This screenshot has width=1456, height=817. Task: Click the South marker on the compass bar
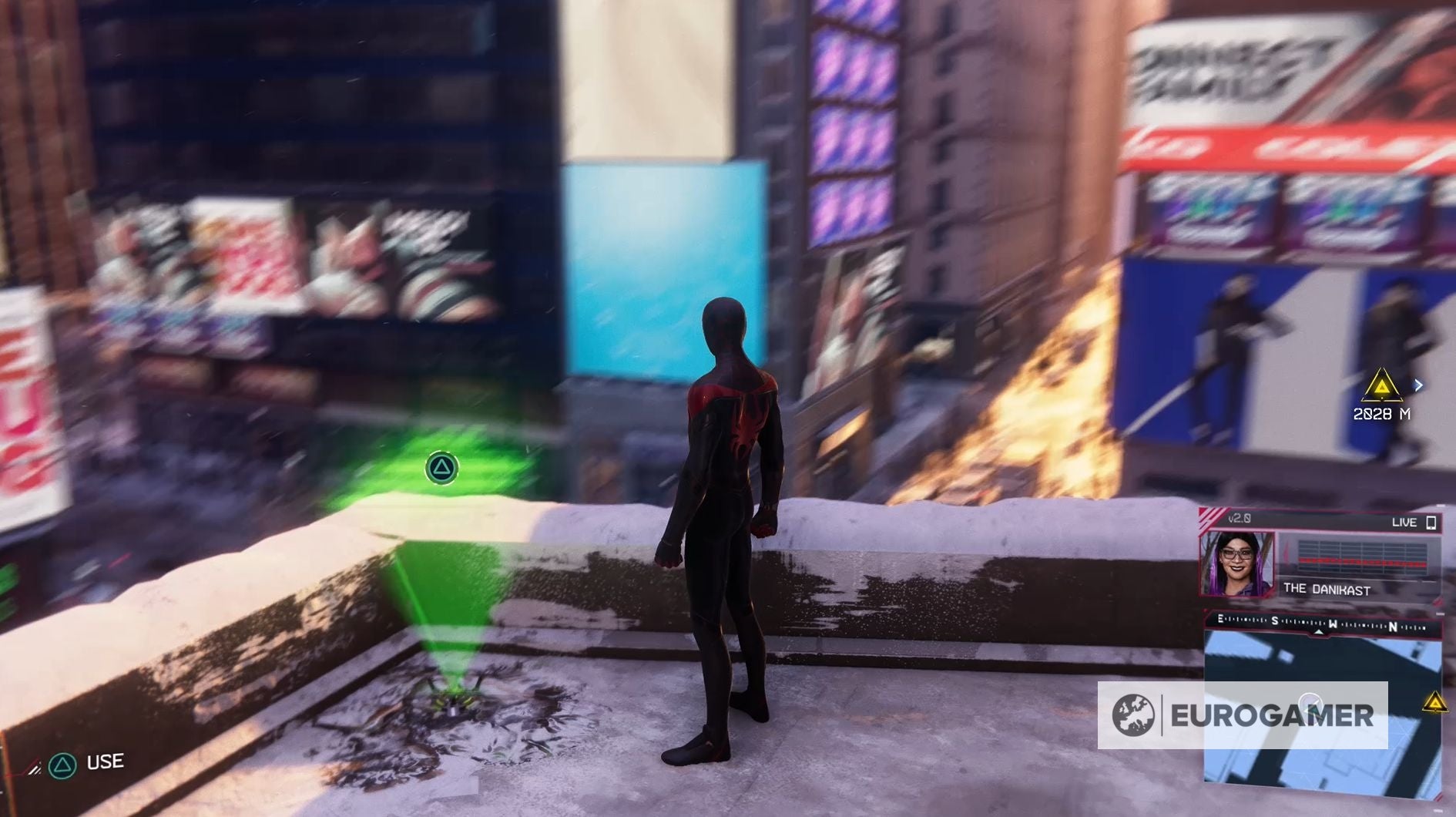point(1274,621)
